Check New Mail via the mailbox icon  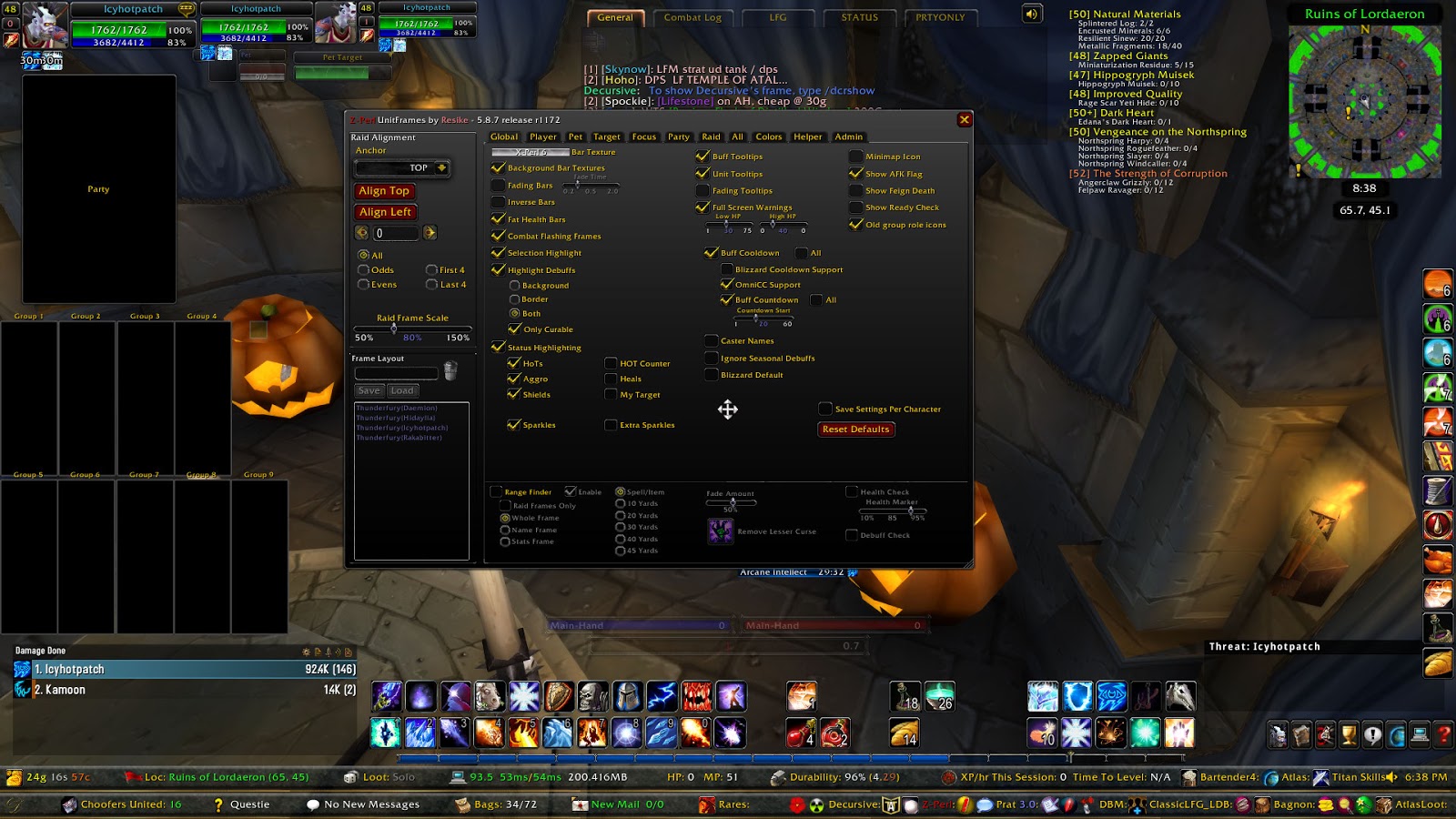coord(579,804)
